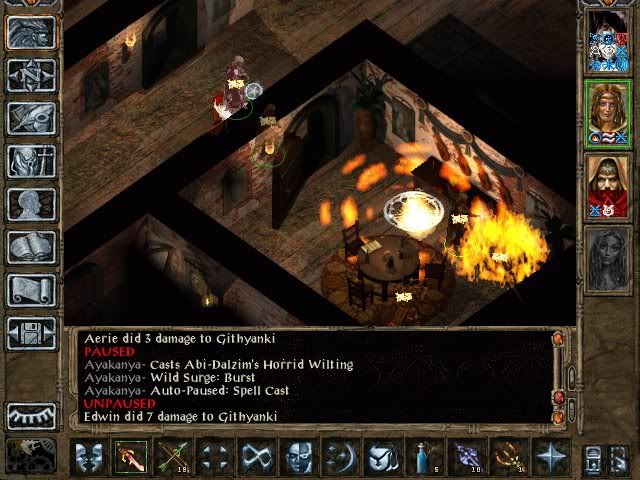The width and height of the screenshot is (640, 480).
Task: Select the red staff weapon slot
Action: pyautogui.click(x=132, y=457)
